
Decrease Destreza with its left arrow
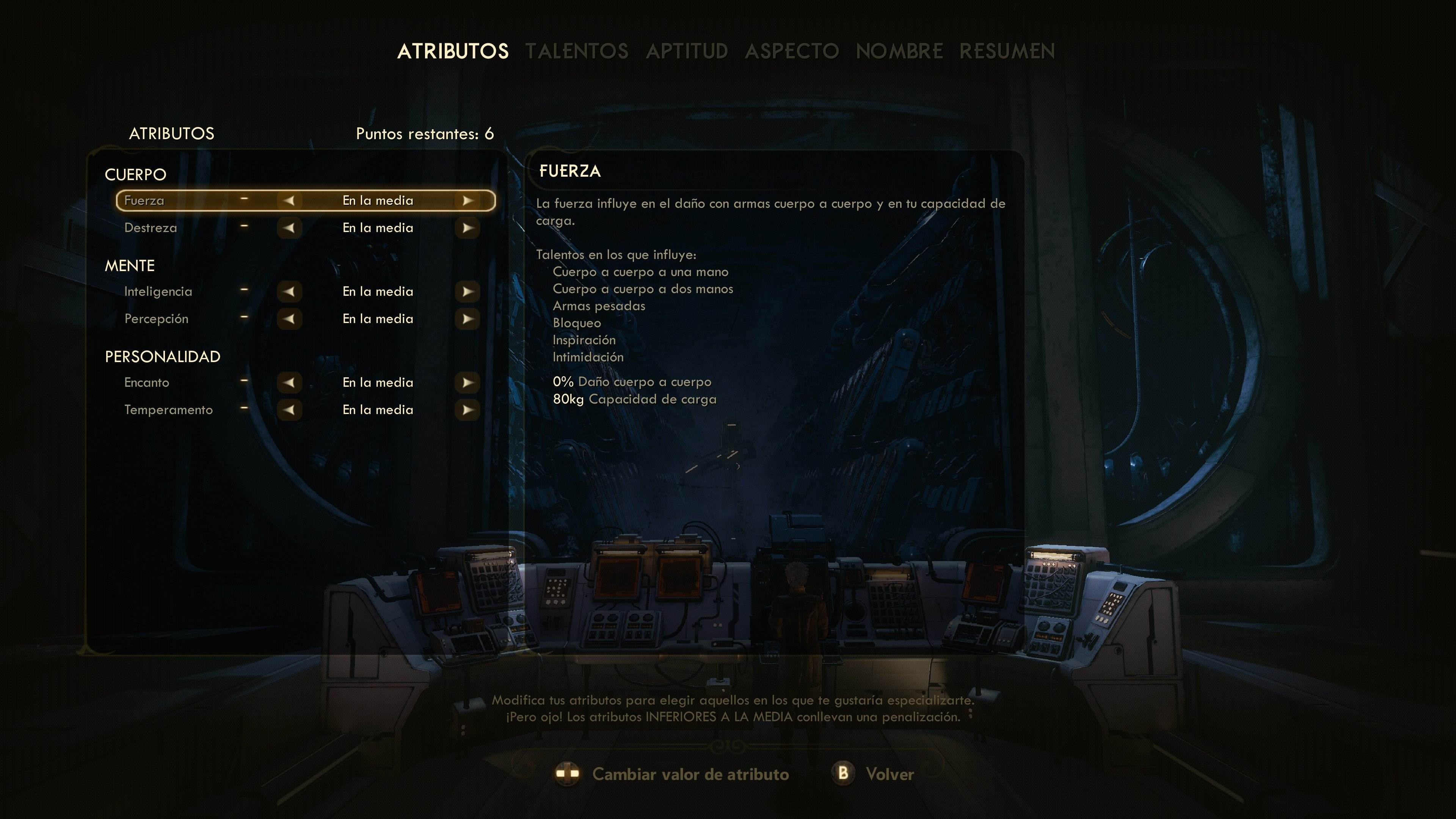tap(290, 228)
